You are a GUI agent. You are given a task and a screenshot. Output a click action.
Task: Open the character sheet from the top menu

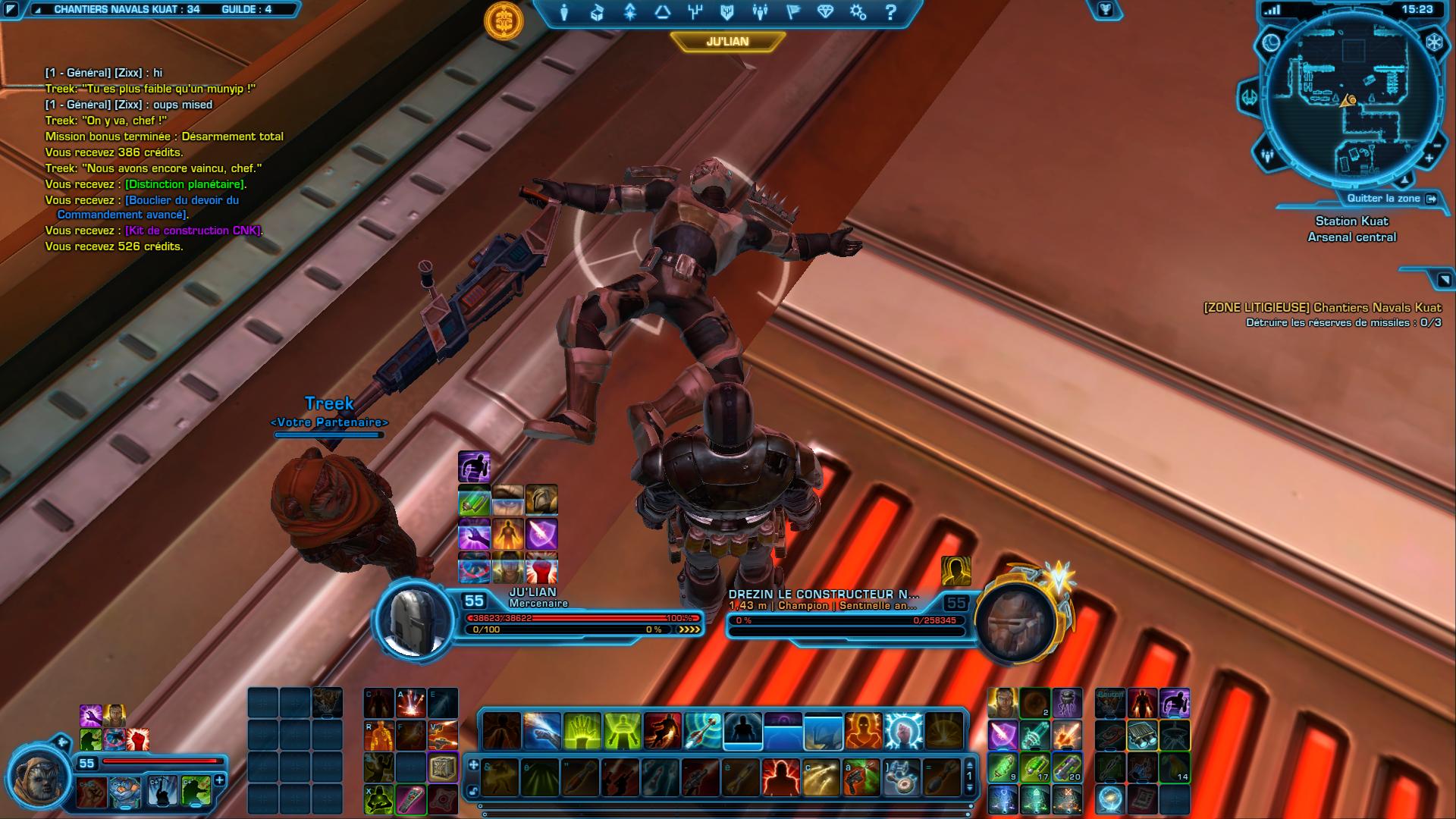pos(564,12)
